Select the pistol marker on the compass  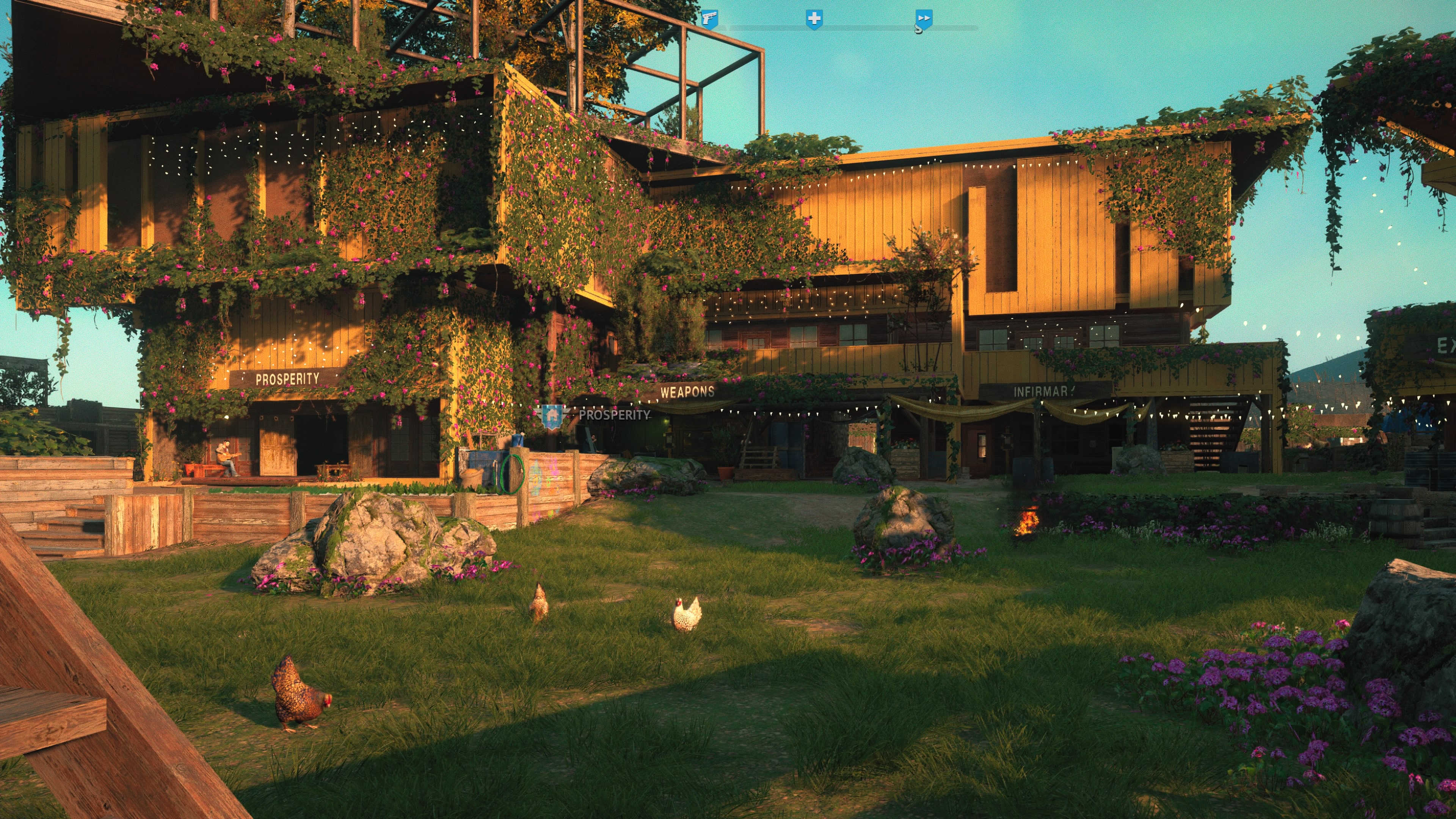point(709,19)
